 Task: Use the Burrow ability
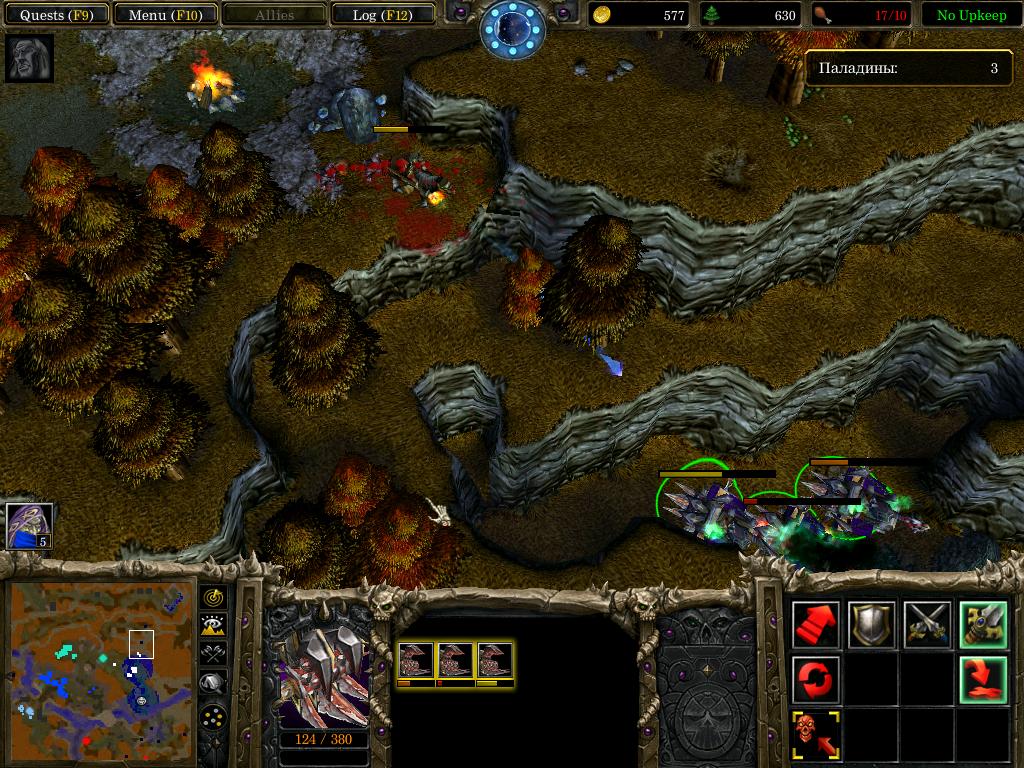(981, 680)
